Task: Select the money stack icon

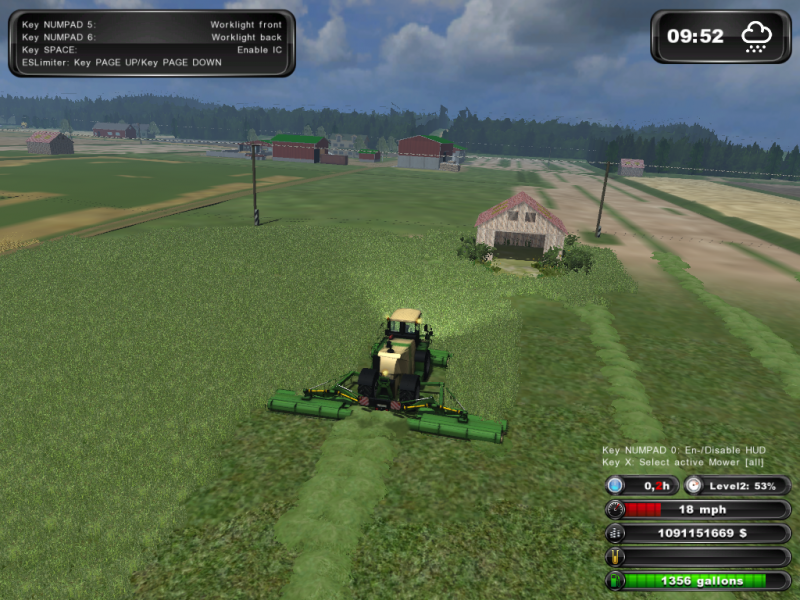Action: click(x=614, y=533)
